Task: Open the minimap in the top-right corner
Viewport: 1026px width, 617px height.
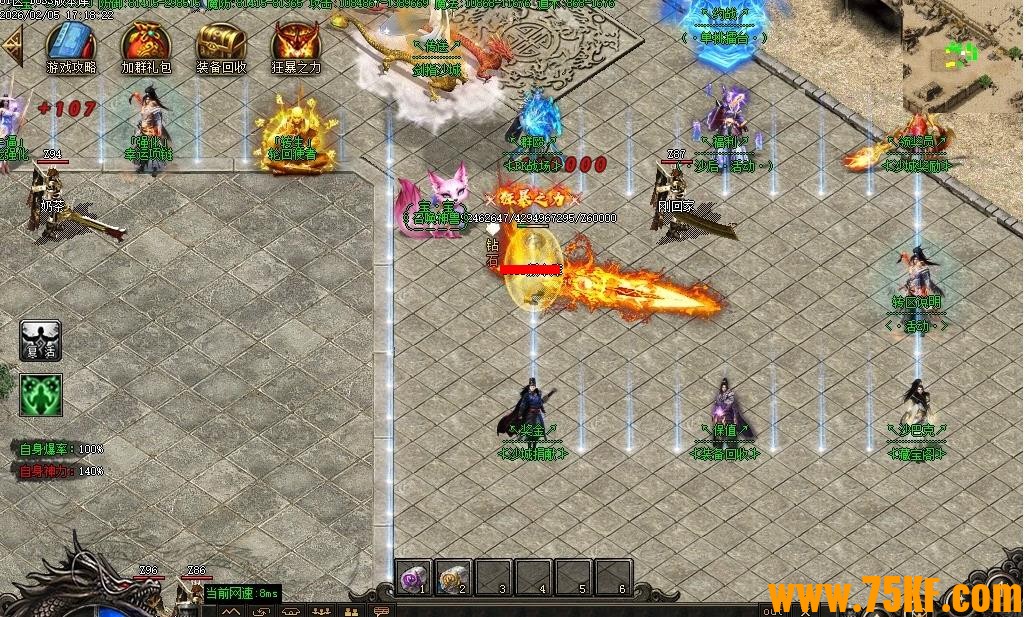Action: coord(963,55)
